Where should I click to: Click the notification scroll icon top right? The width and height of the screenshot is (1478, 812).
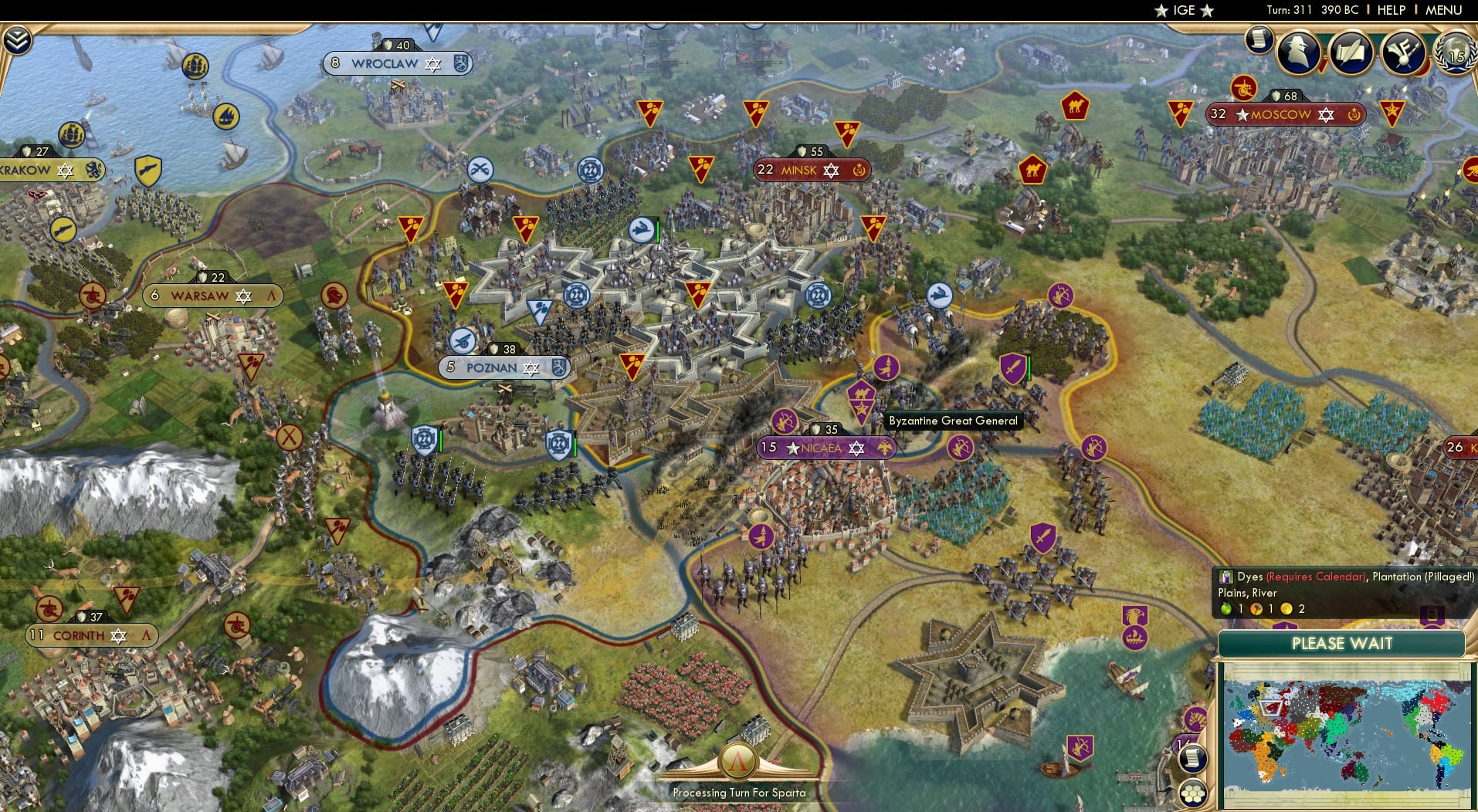[1259, 37]
